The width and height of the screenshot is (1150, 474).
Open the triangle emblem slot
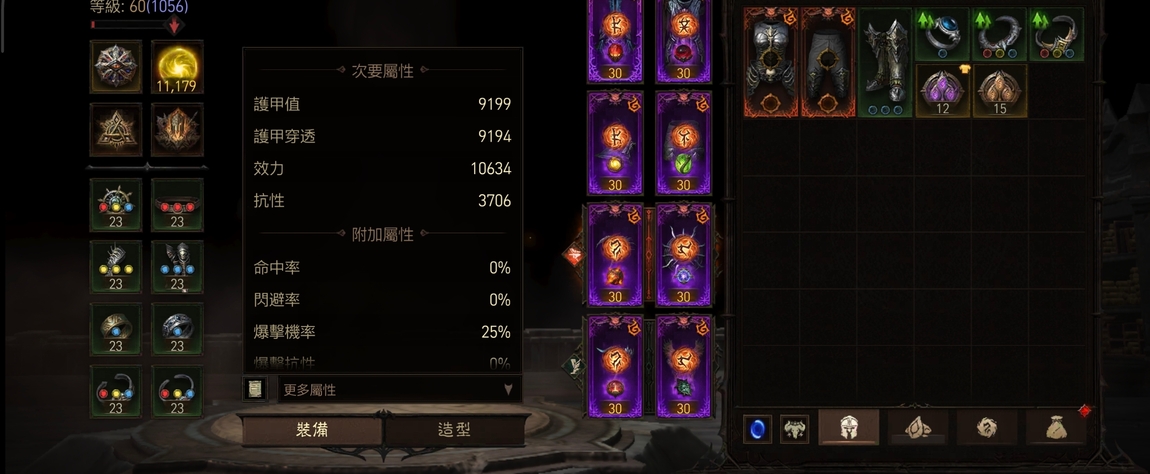click(x=116, y=130)
